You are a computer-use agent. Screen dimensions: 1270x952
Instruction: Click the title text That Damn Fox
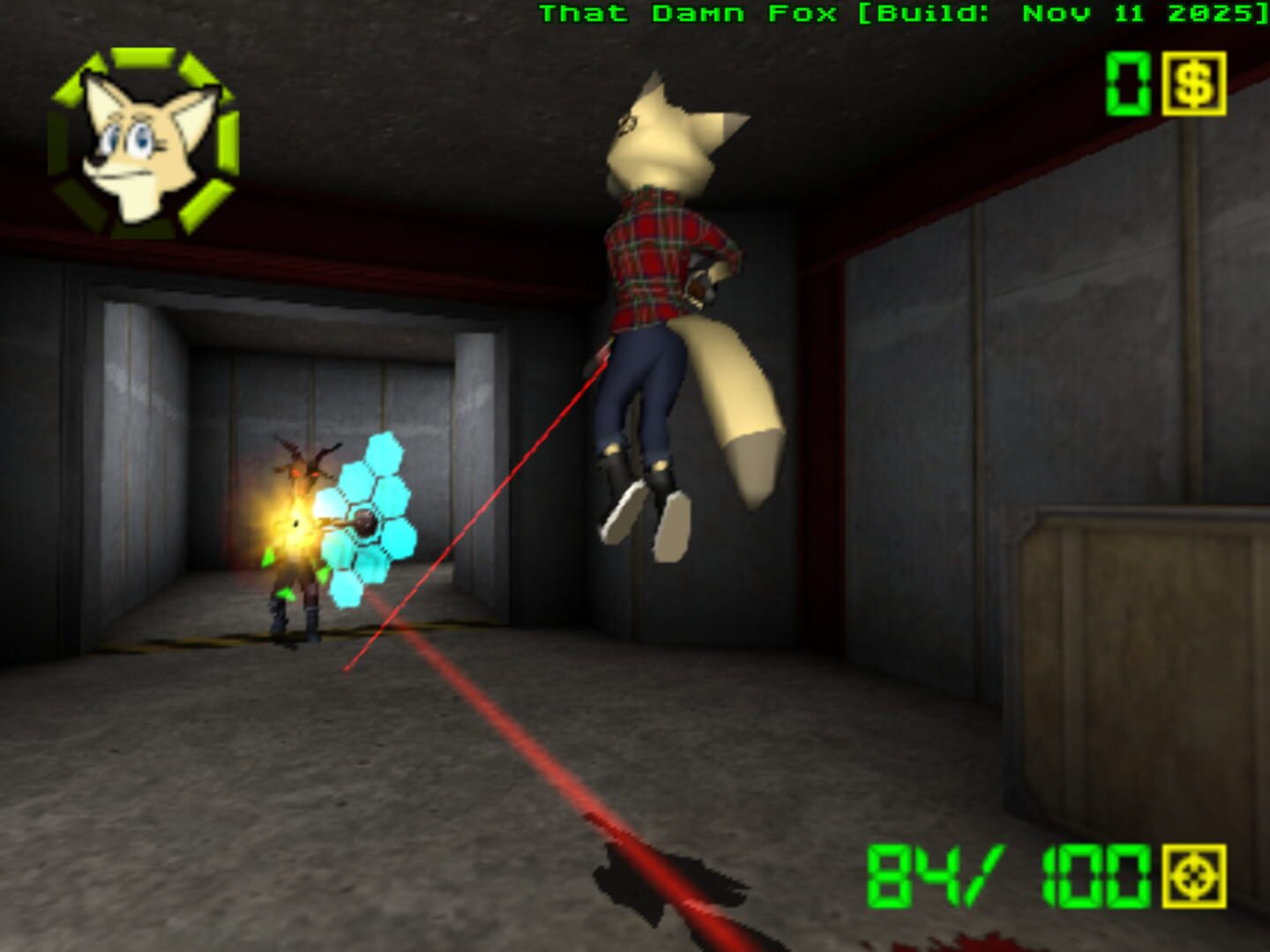(x=688, y=13)
